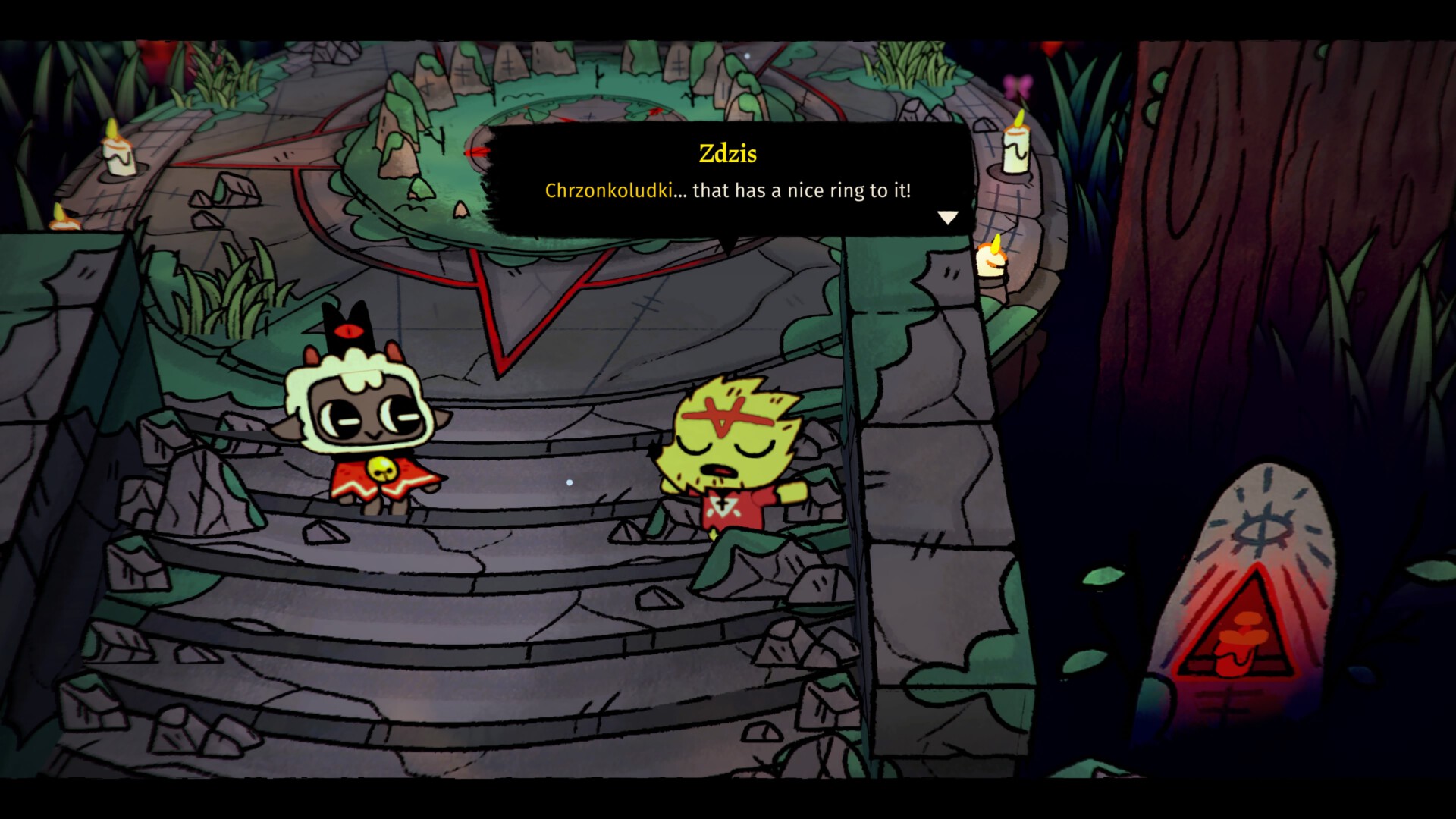Viewport: 1456px width, 819px height.
Task: Click Zdzis's dialogue box to continue
Action: pyautogui.click(x=728, y=180)
